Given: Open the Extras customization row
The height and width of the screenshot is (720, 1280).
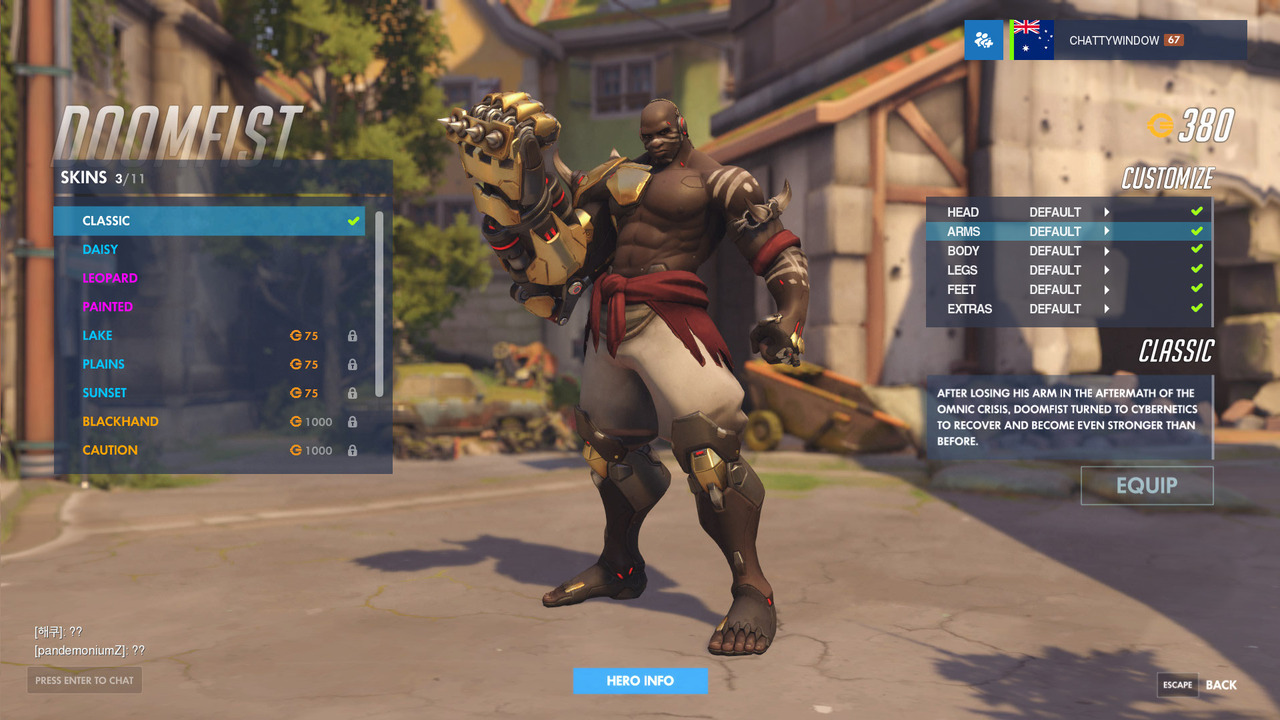Looking at the screenshot, I should (1067, 309).
